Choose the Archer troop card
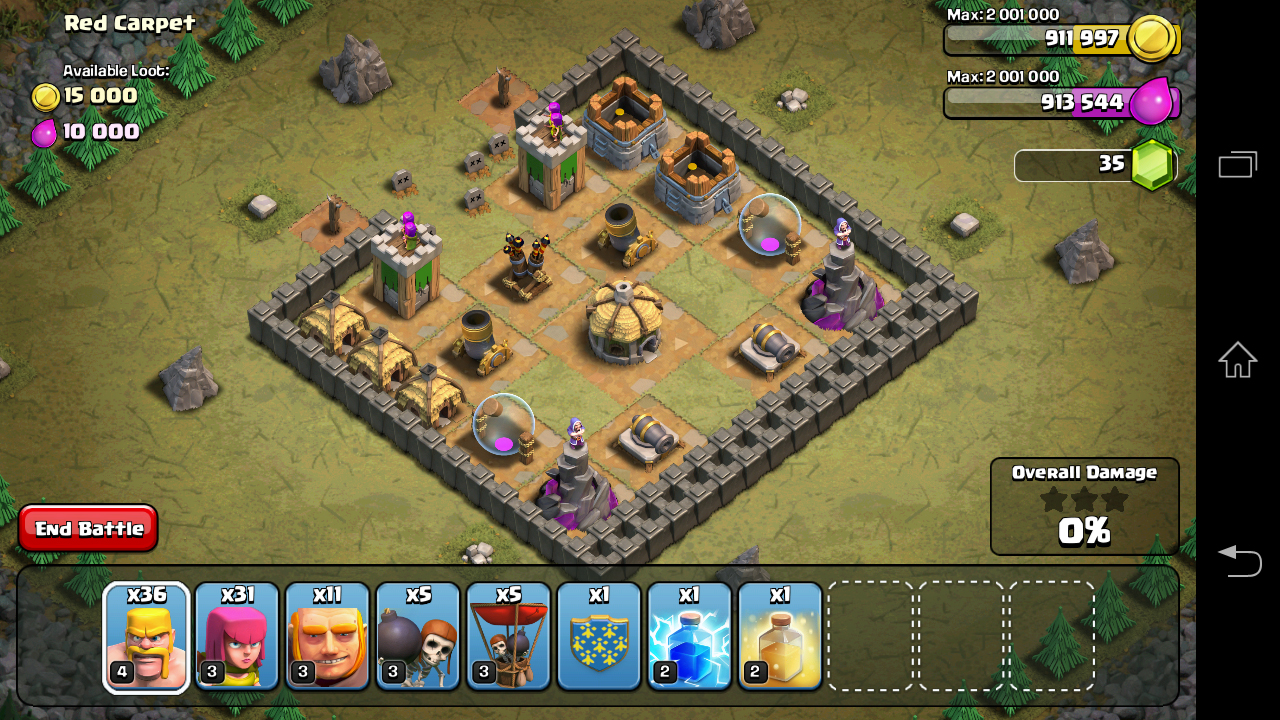 (237, 637)
